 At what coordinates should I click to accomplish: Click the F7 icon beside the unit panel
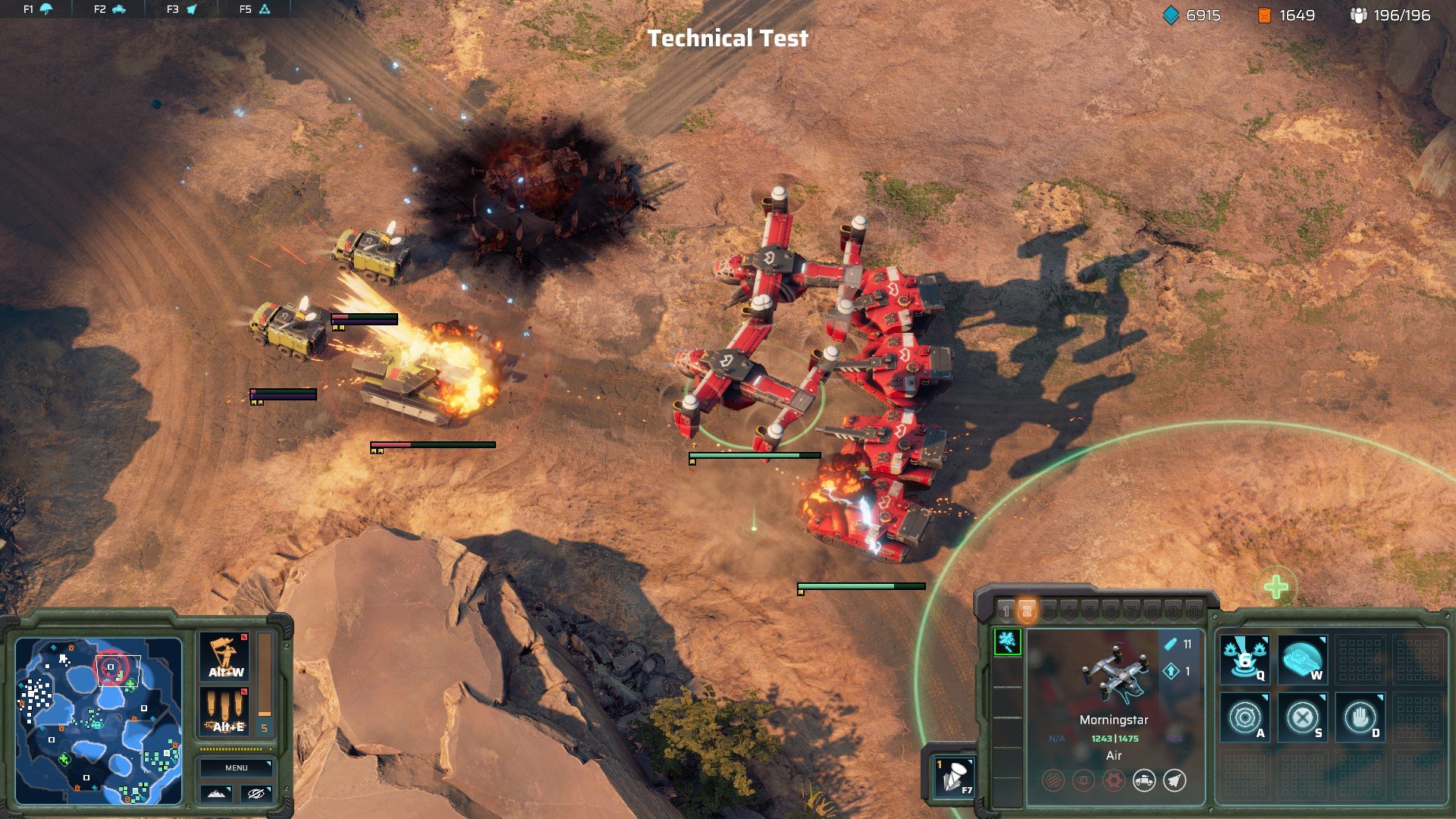pyautogui.click(x=954, y=776)
